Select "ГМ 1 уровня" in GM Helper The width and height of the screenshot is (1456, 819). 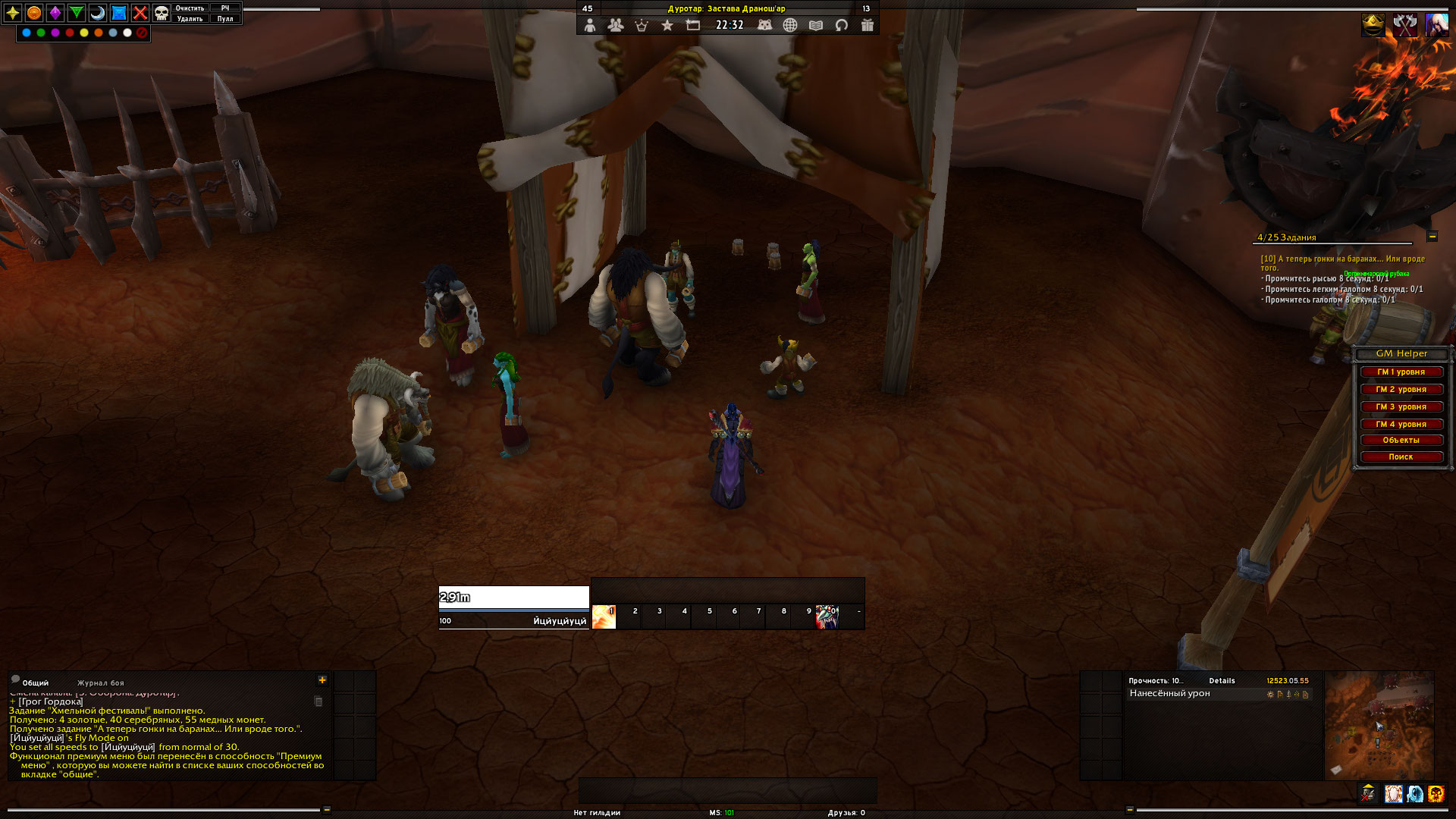point(1401,372)
